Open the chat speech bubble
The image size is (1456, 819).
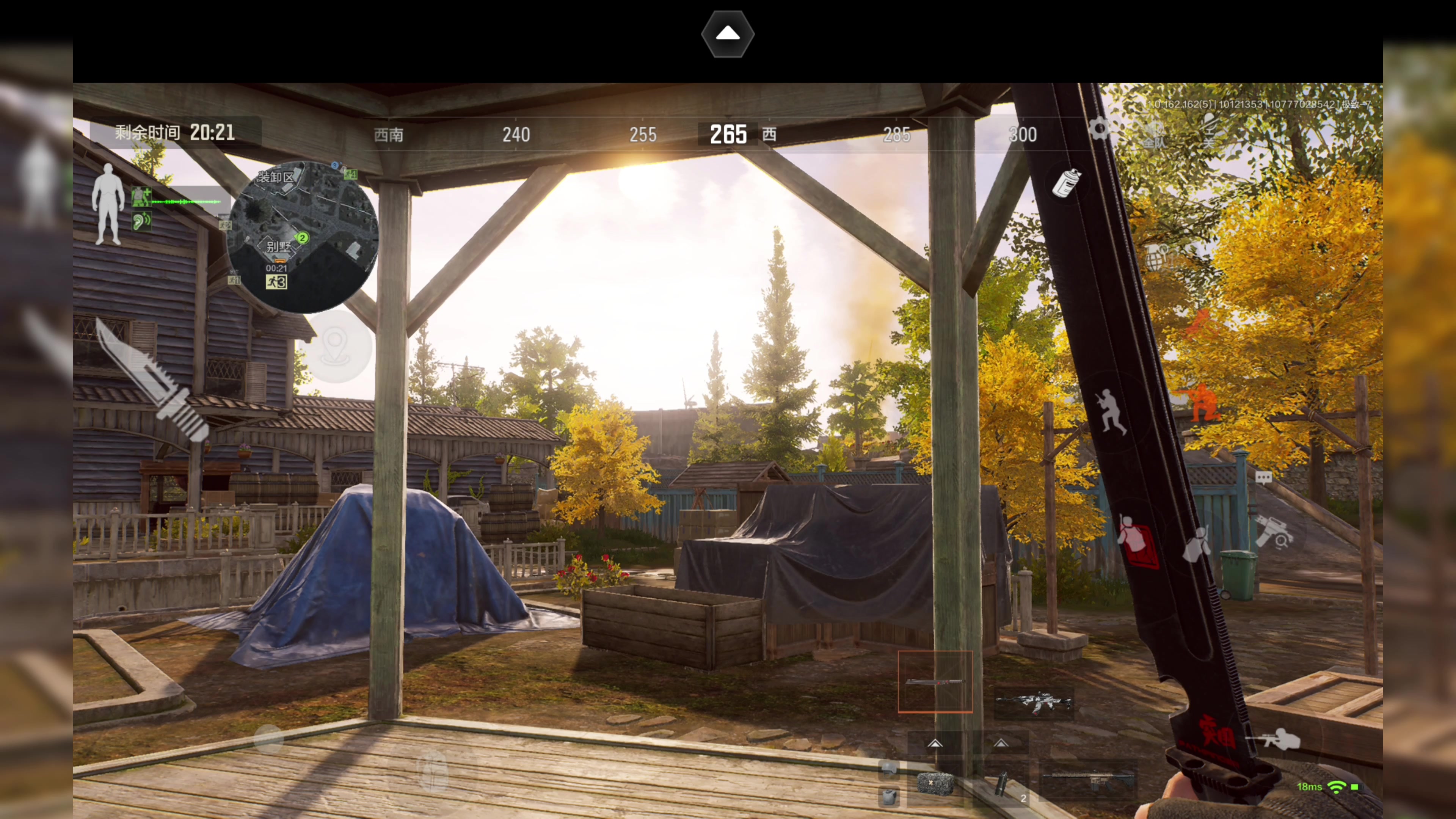click(x=1264, y=478)
